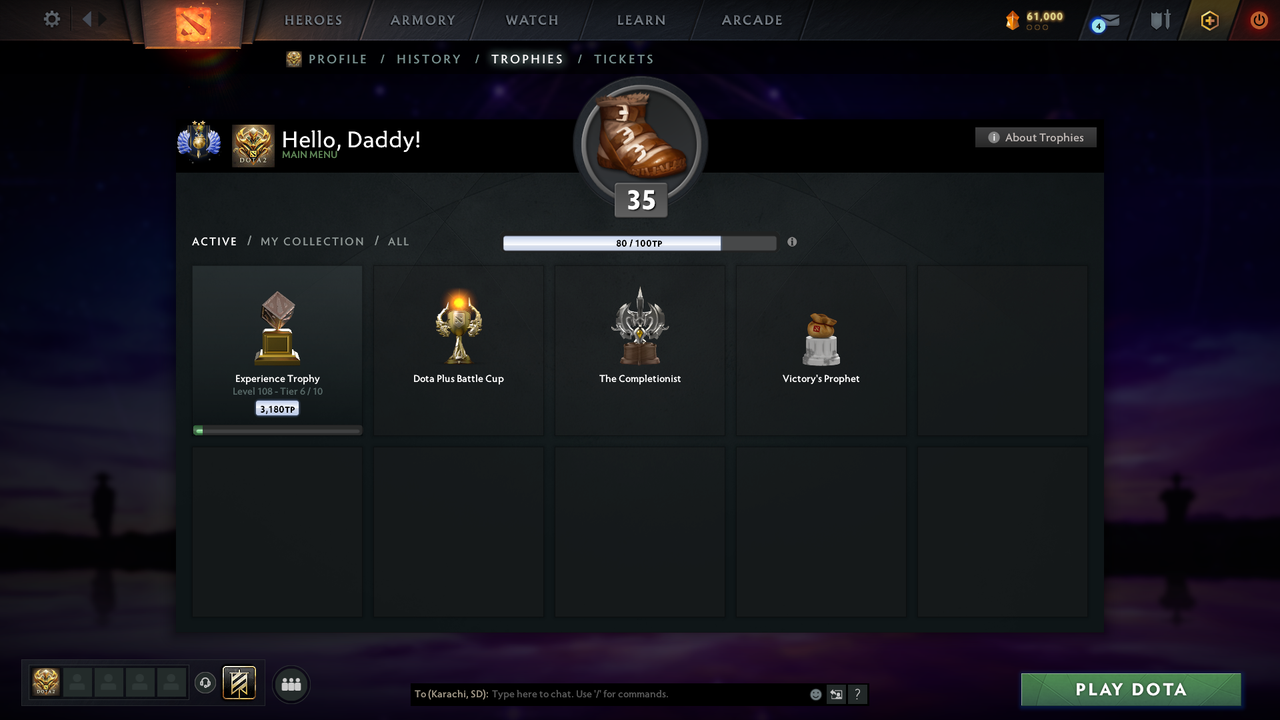Image resolution: width=1280 pixels, height=720 pixels.
Task: Click the chat help question mark
Action: tap(857, 694)
